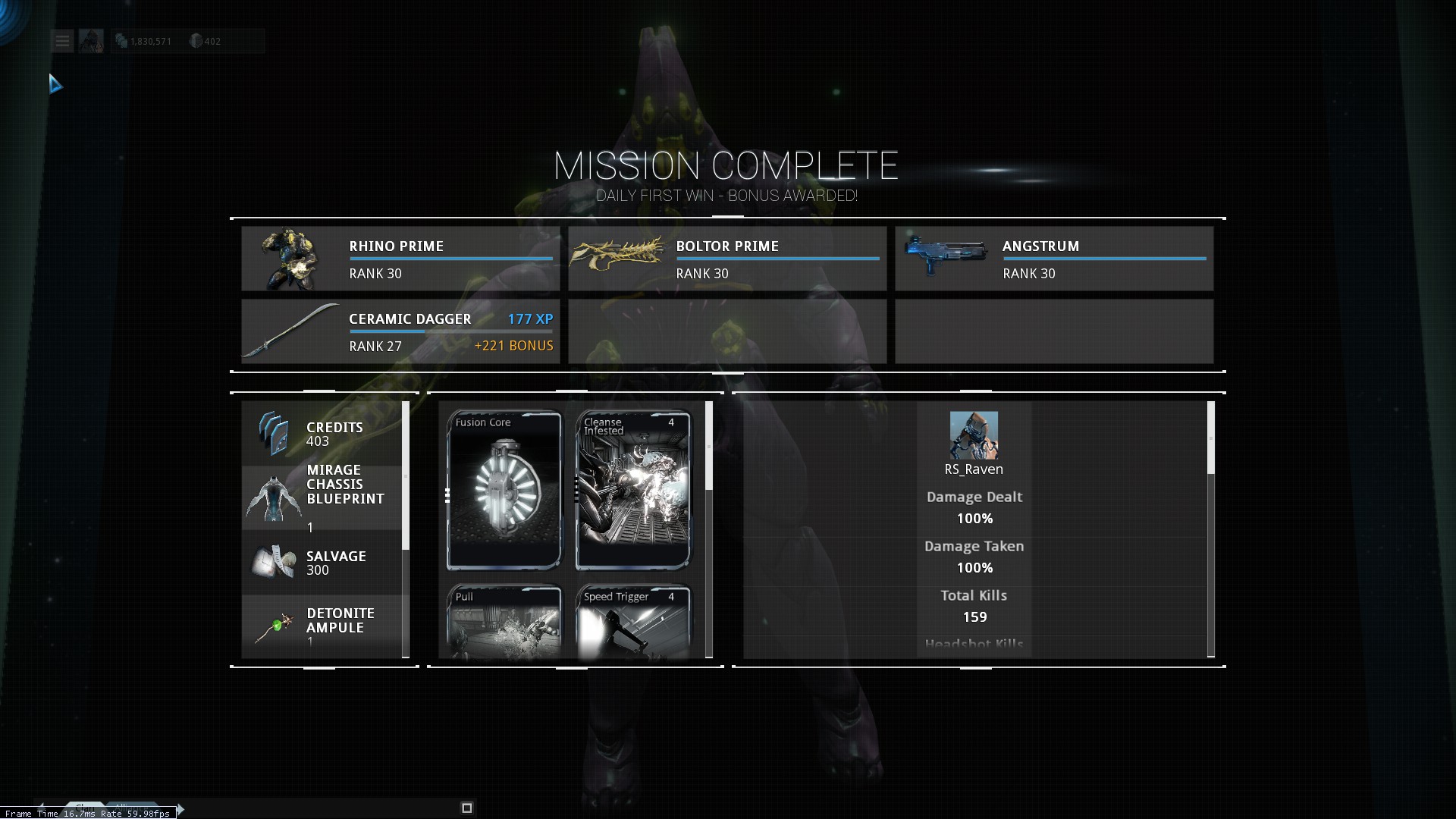Open the player profile avatar
This screenshot has width=1456, height=819.
pos(91,41)
